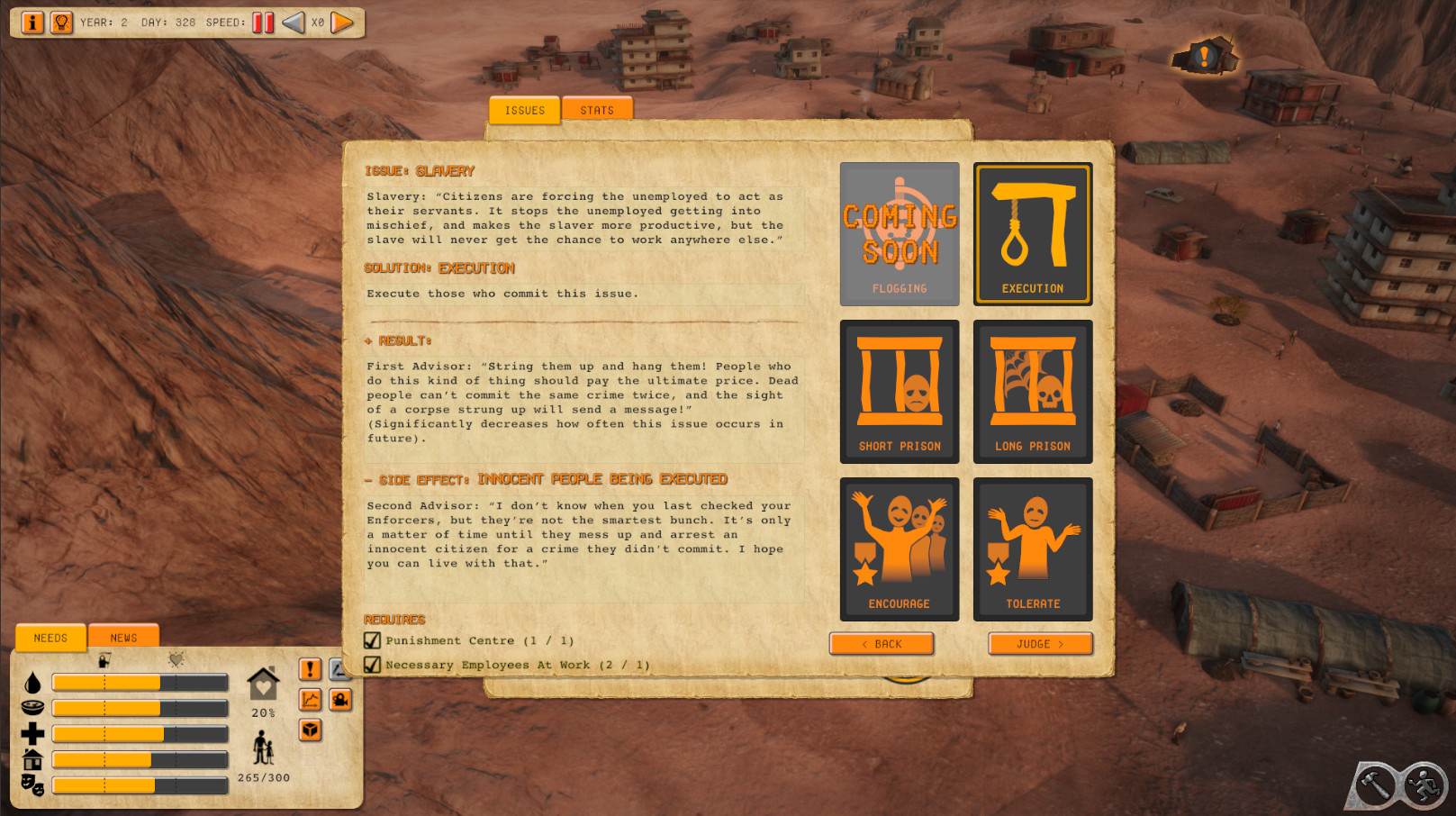
Task: Select the Long Prison punishment option
Action: click(1032, 389)
